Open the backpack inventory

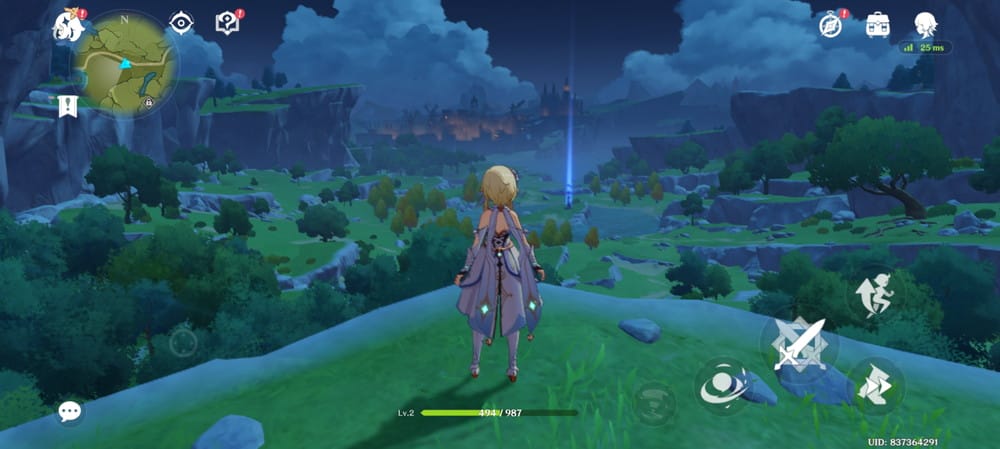click(x=878, y=24)
